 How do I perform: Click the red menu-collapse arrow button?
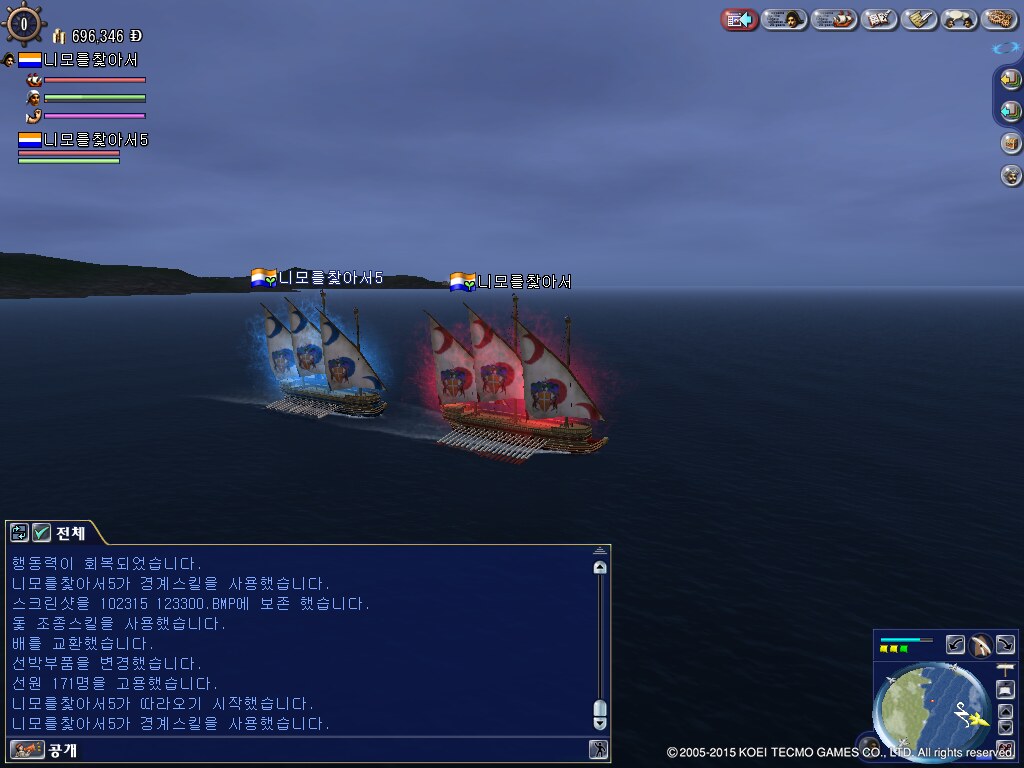point(739,19)
